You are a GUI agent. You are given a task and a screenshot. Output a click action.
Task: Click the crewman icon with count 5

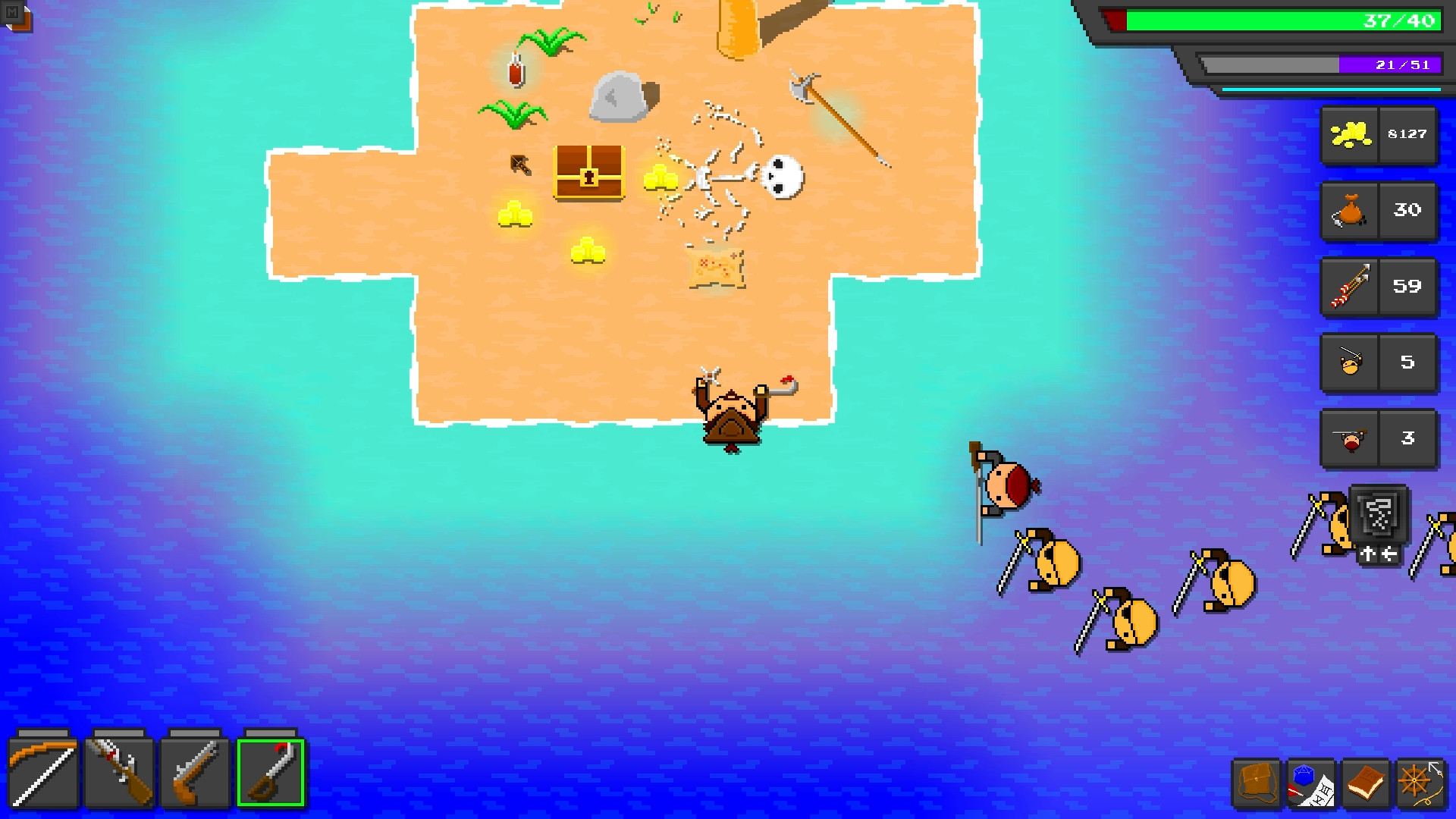(1379, 363)
